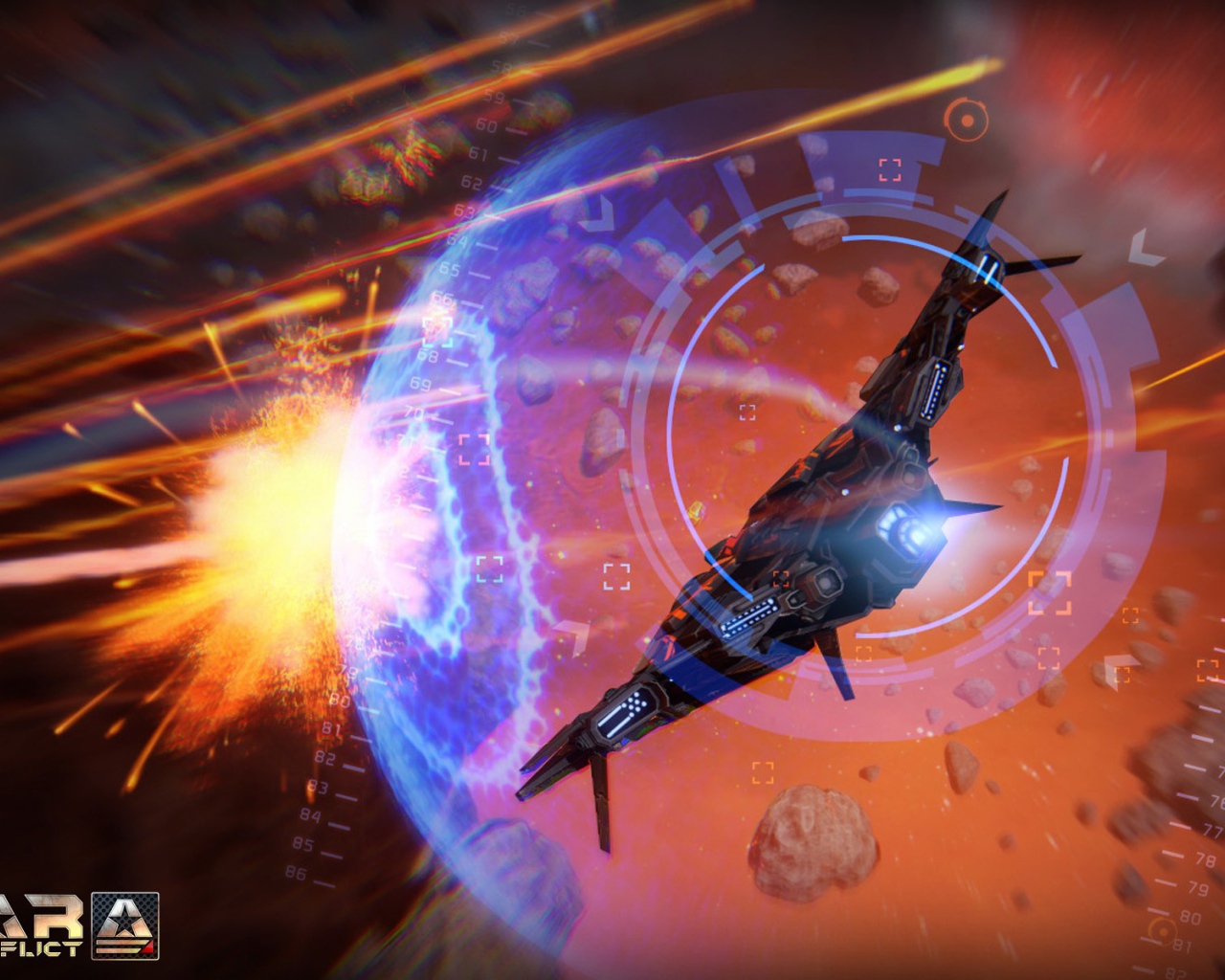Click the small yellow radar dot near 81
The width and height of the screenshot is (1225, 980).
(1162, 932)
